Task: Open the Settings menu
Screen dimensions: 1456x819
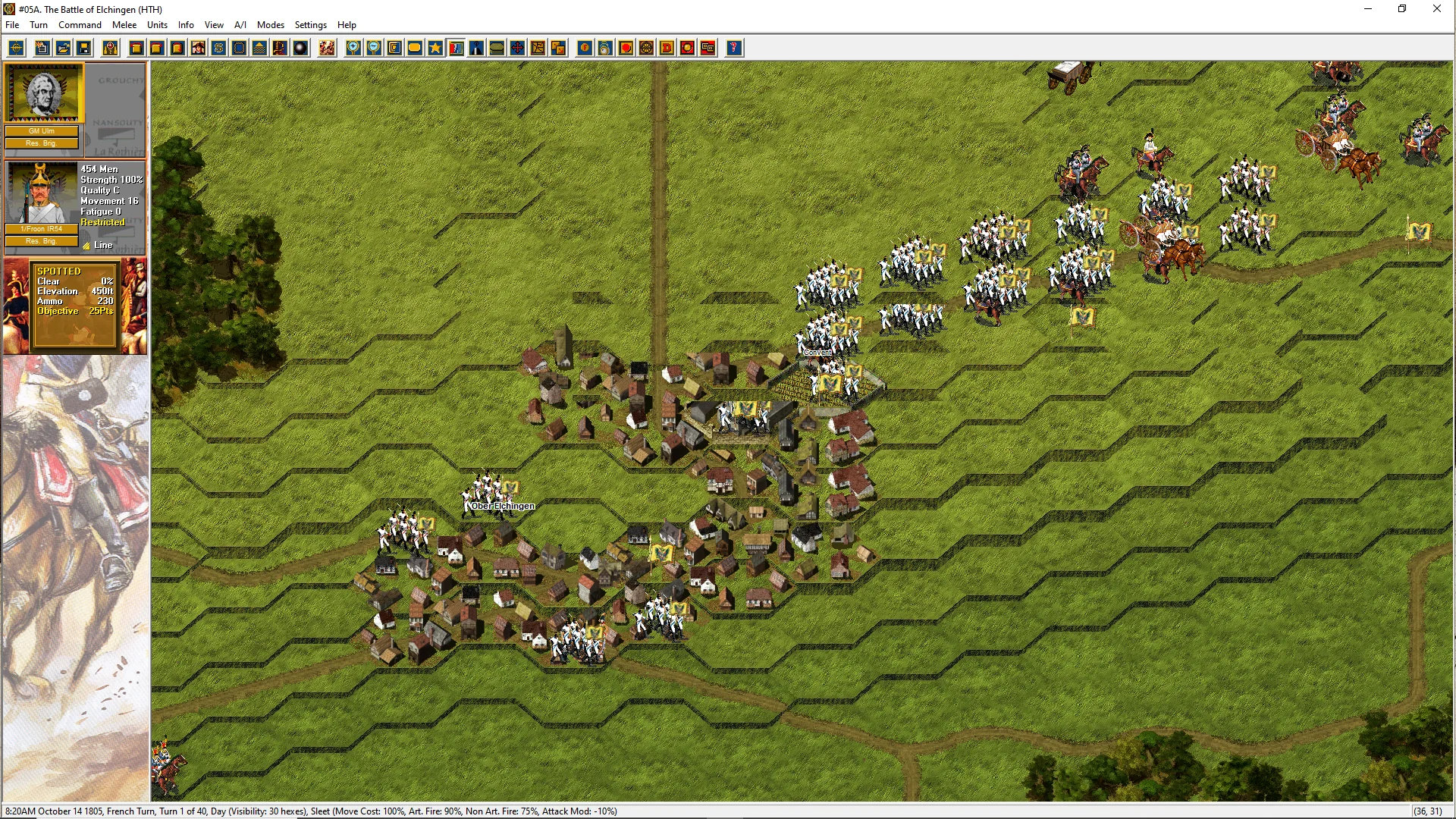Action: [310, 25]
